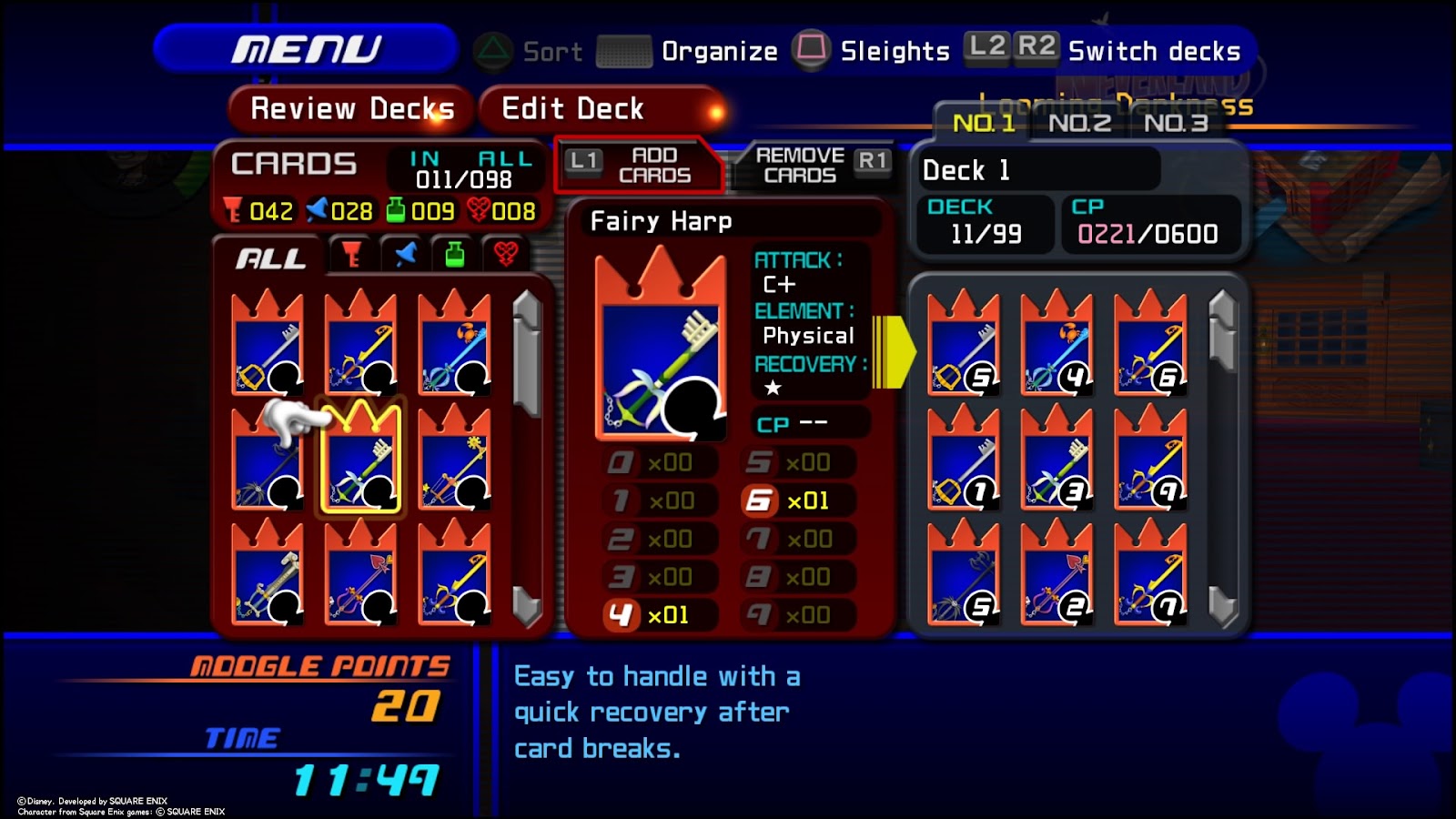Select value 6 for the Fairy Harp card
1456x819 pixels.
(762, 500)
